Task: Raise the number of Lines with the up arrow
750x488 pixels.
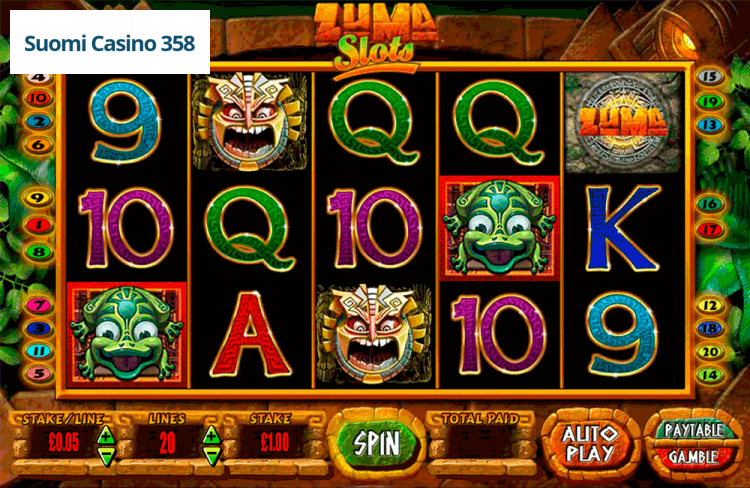Action: 211,434
